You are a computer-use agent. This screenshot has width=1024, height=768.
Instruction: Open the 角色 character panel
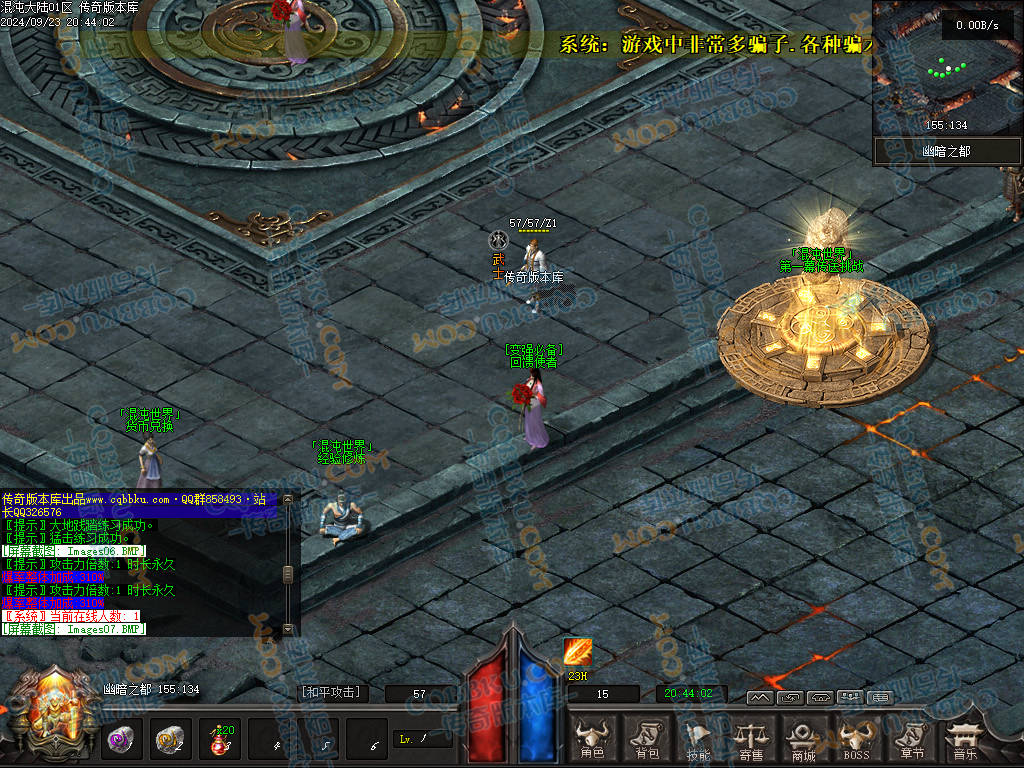coord(593,738)
